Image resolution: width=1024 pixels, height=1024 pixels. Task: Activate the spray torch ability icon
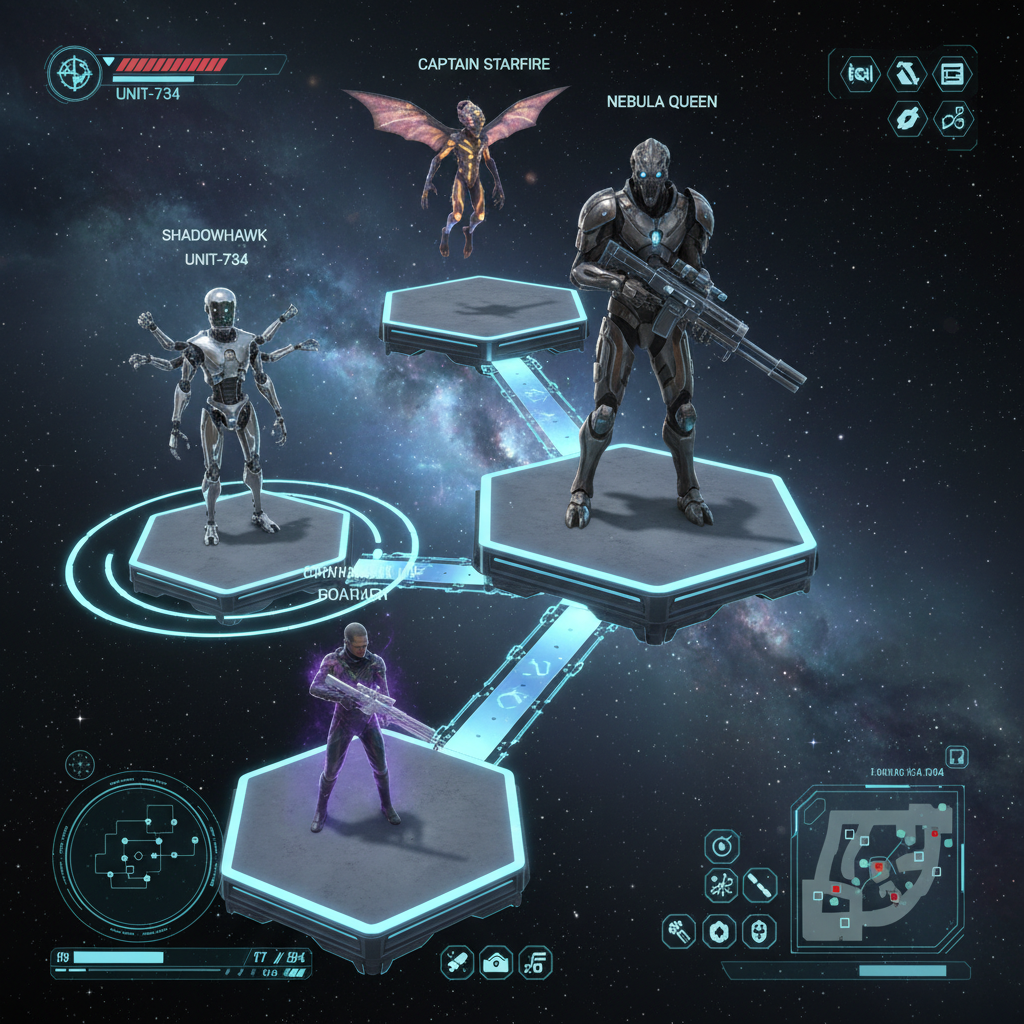680,932
